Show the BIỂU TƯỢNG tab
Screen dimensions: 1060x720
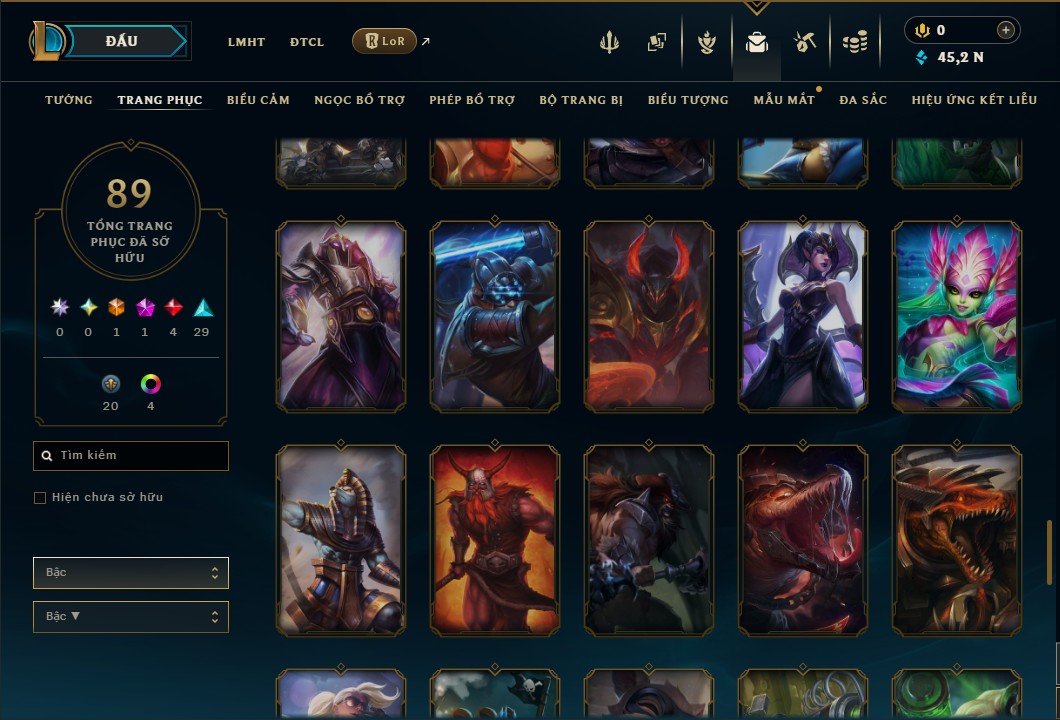688,100
